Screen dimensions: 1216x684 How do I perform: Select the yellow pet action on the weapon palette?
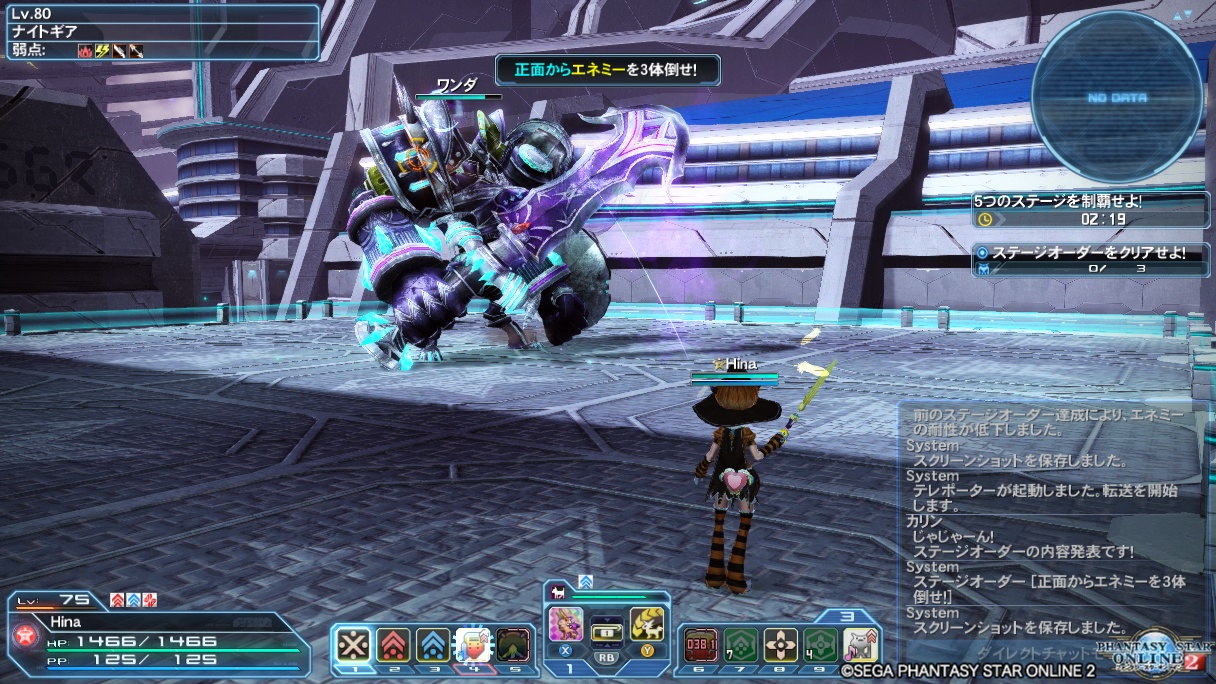click(646, 625)
